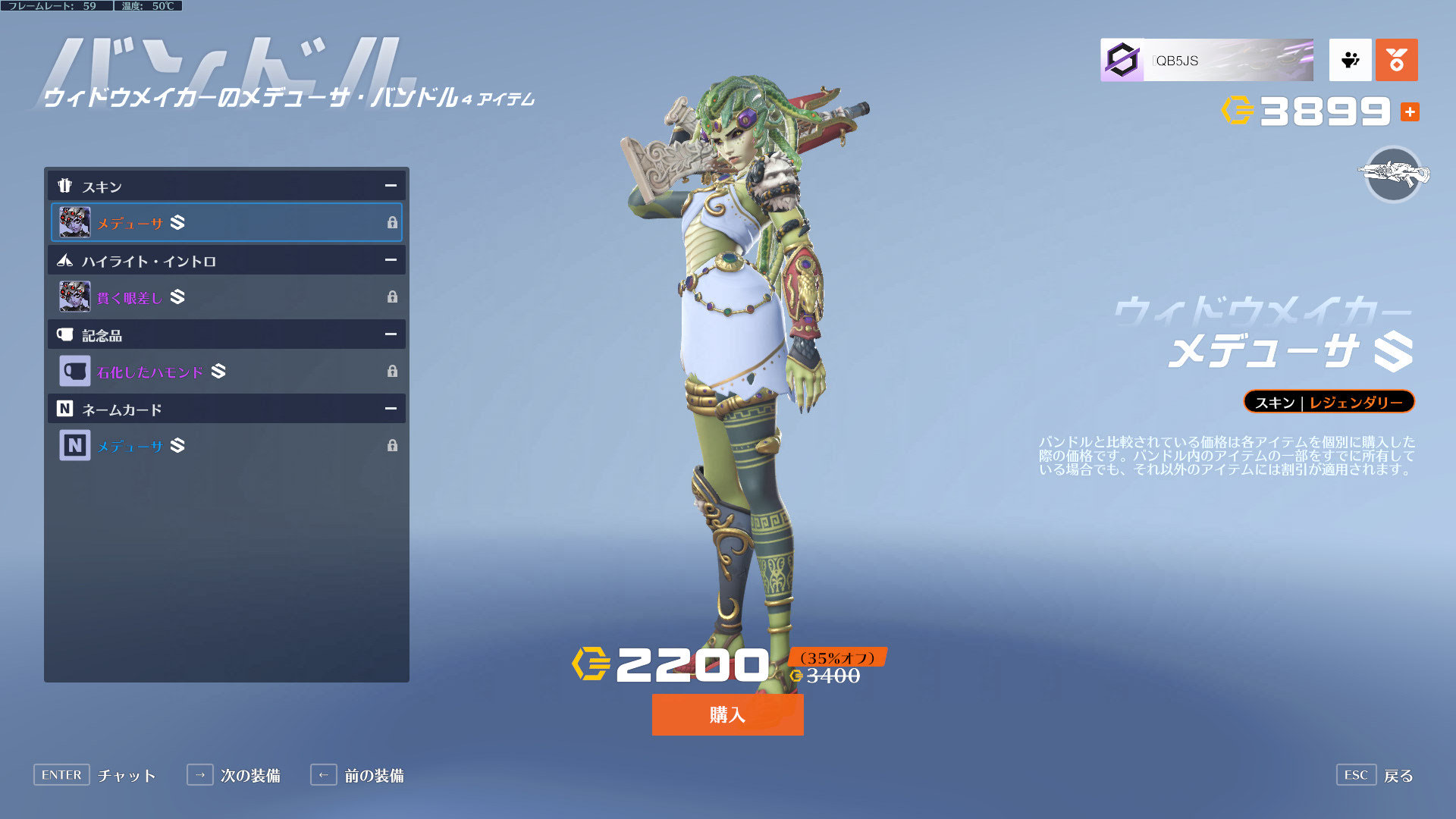Select the 石化したハモンド souvenir item

(226, 371)
